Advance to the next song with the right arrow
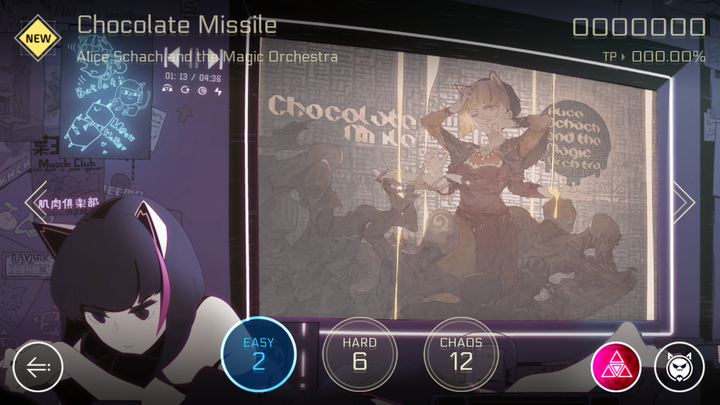Image resolution: width=720 pixels, height=405 pixels. tap(684, 201)
